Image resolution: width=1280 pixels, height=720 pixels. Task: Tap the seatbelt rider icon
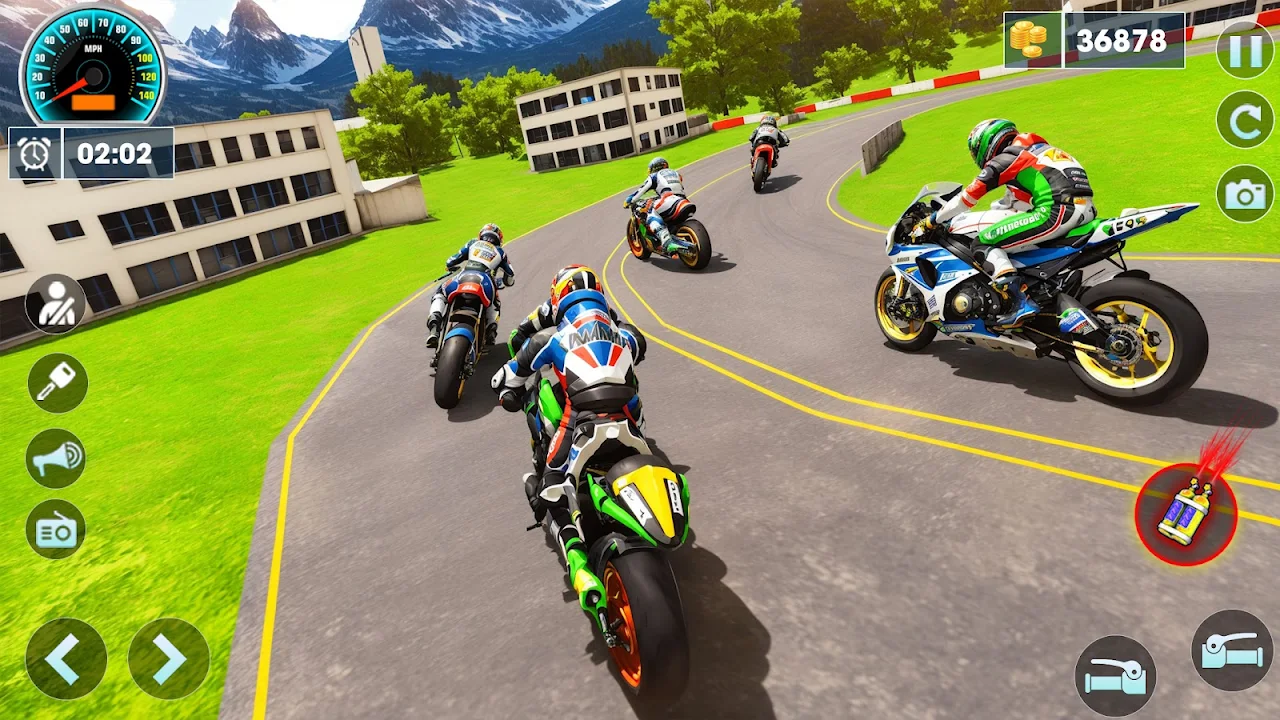(56, 304)
